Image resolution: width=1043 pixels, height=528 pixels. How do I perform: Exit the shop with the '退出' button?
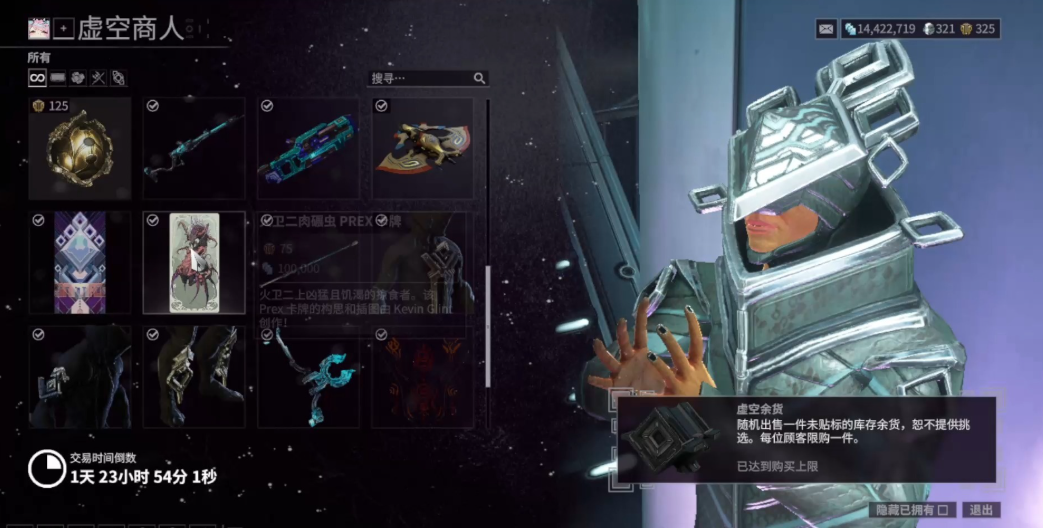(x=980, y=510)
